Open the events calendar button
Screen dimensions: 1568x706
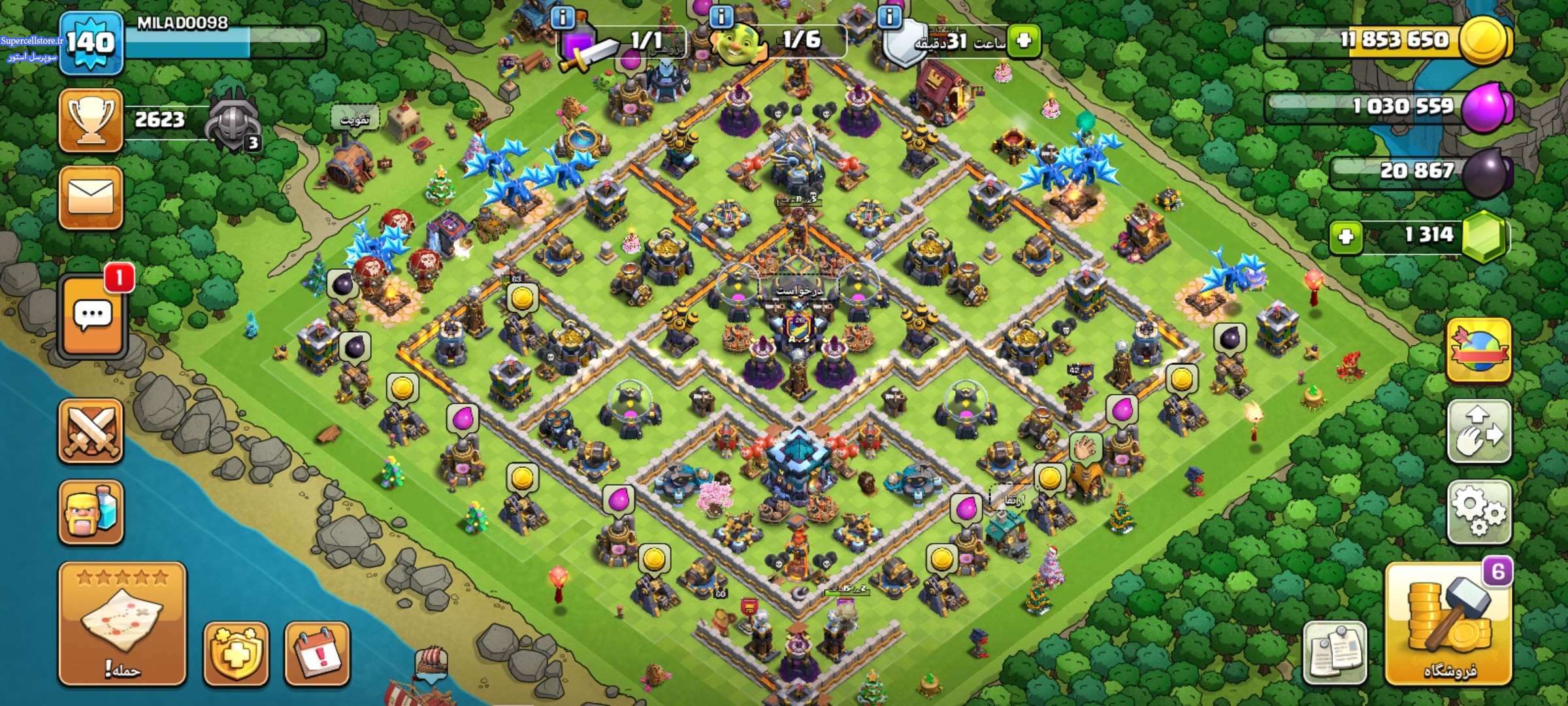click(x=317, y=654)
